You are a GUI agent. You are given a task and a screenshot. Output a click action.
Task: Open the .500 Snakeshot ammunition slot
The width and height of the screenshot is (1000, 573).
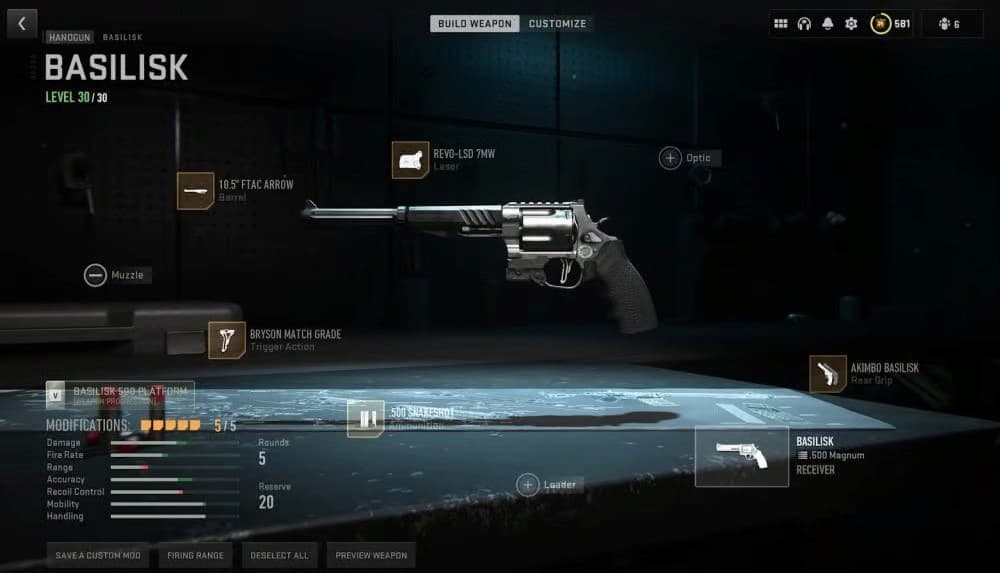[366, 419]
